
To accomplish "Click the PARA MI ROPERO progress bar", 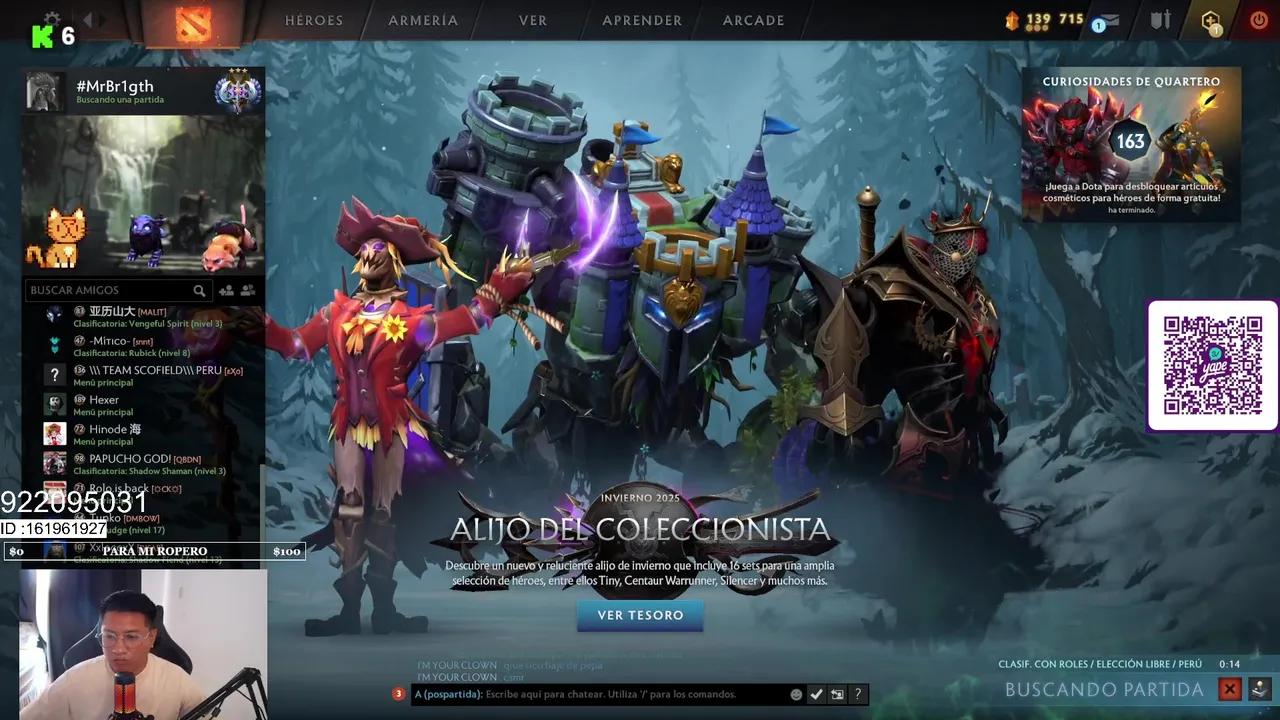I will (x=155, y=551).
